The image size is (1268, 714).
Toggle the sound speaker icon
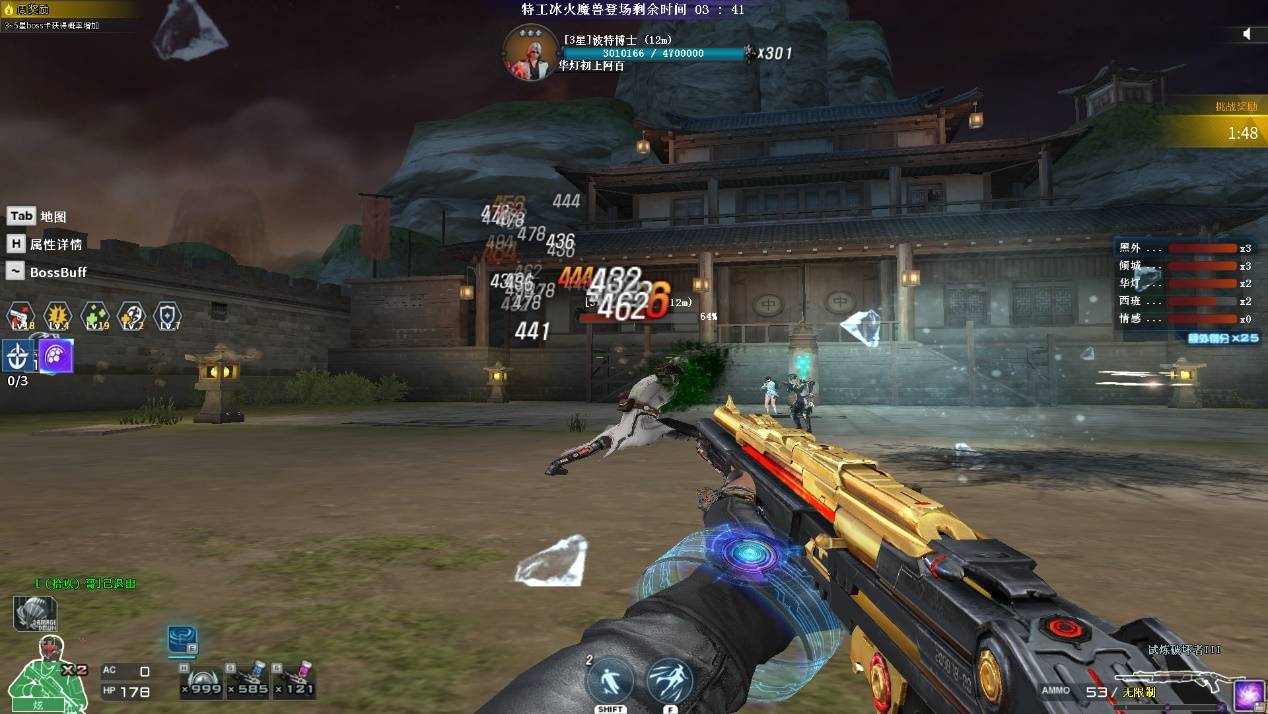1247,34
